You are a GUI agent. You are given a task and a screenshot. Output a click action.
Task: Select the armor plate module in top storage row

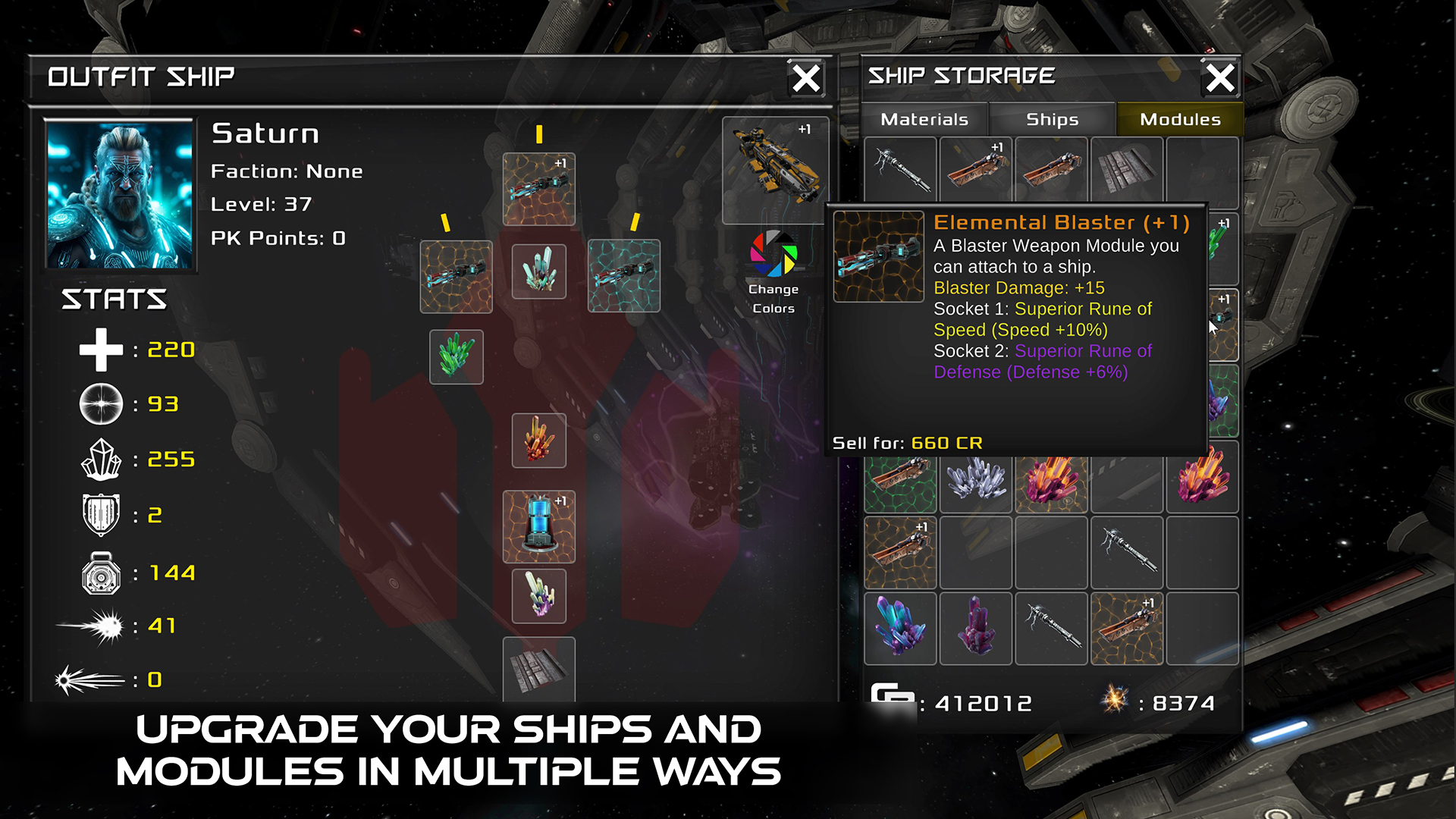tap(1128, 171)
